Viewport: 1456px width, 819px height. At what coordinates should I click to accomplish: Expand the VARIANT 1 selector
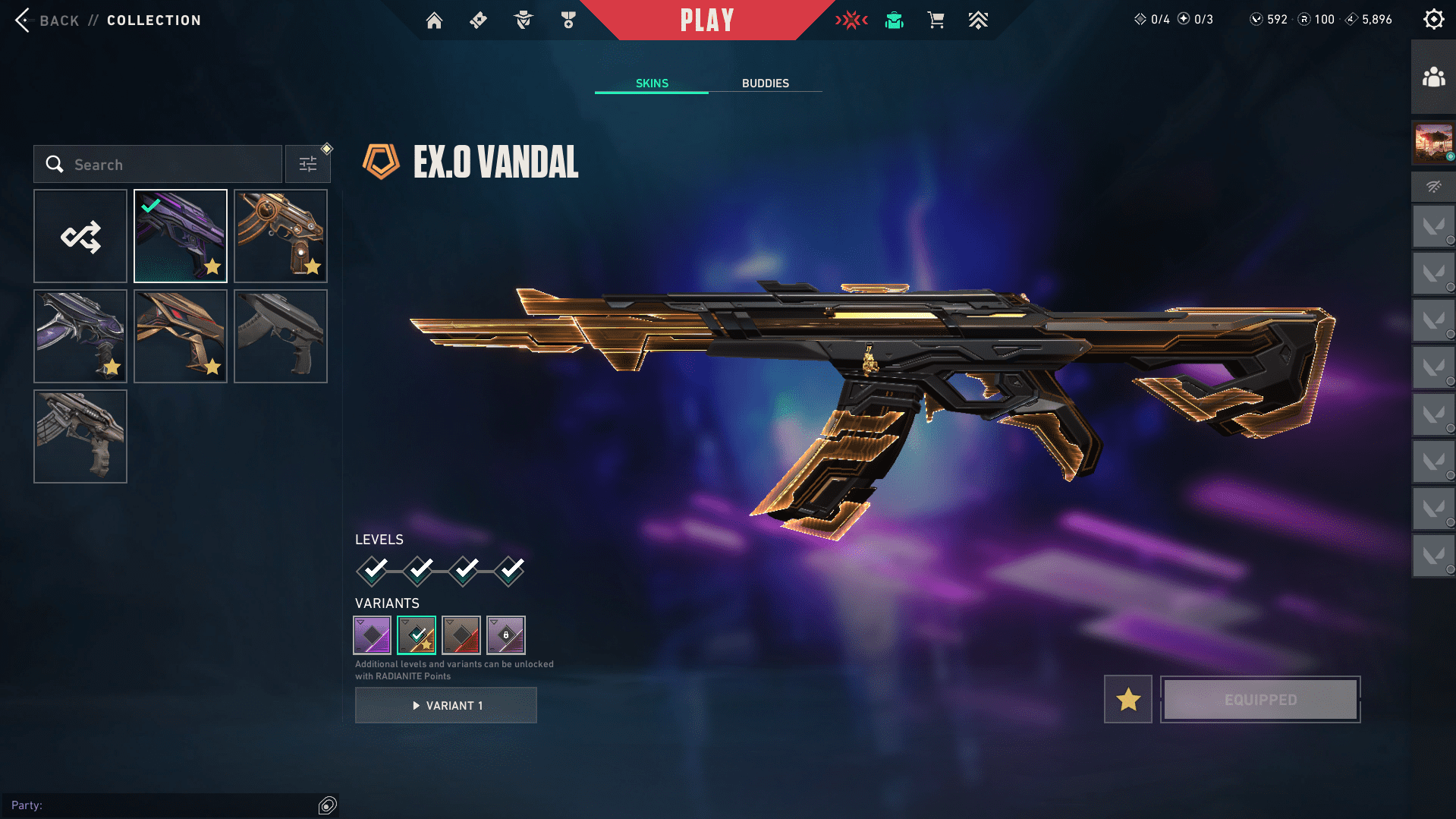[x=445, y=704]
